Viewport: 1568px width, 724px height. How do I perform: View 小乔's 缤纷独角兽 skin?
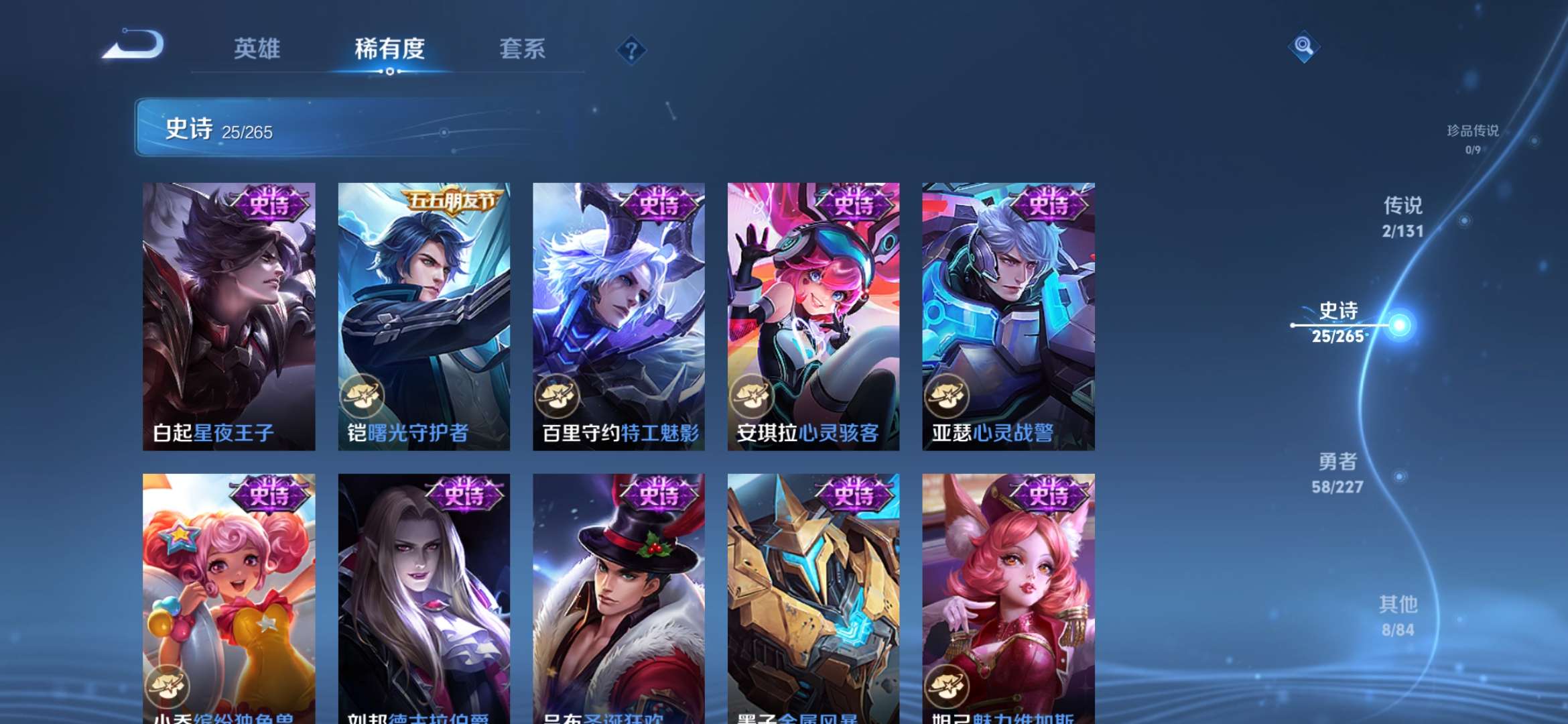228,590
